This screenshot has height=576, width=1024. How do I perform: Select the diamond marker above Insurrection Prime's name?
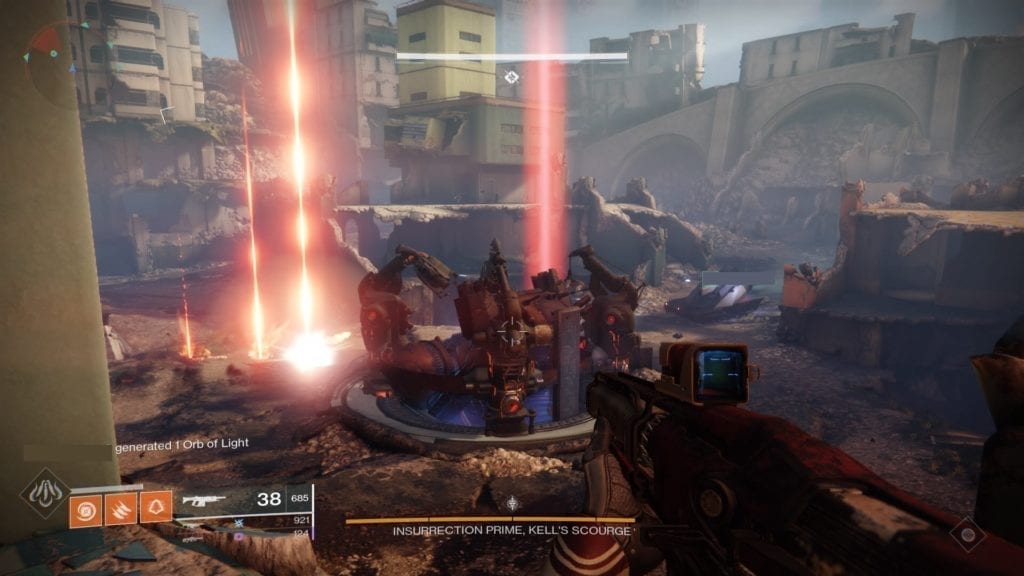512,504
